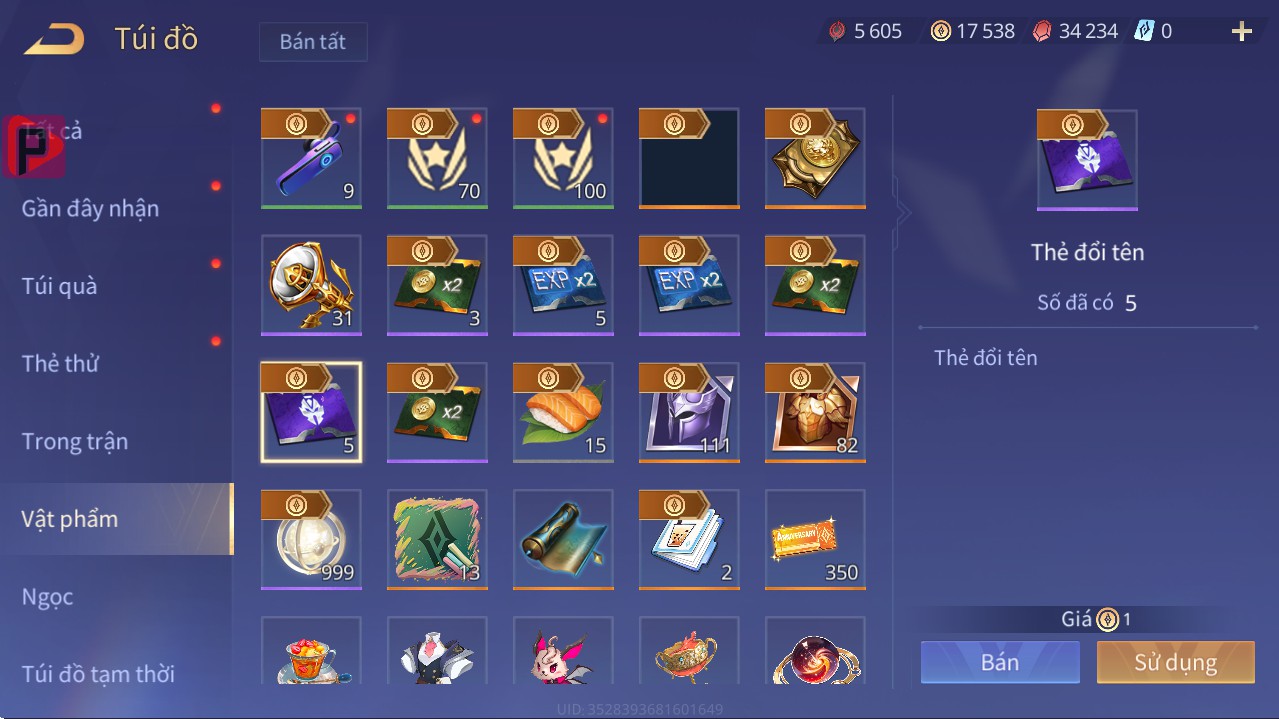The image size is (1279, 719).
Task: Go back using the return arrow
Action: coord(55,40)
